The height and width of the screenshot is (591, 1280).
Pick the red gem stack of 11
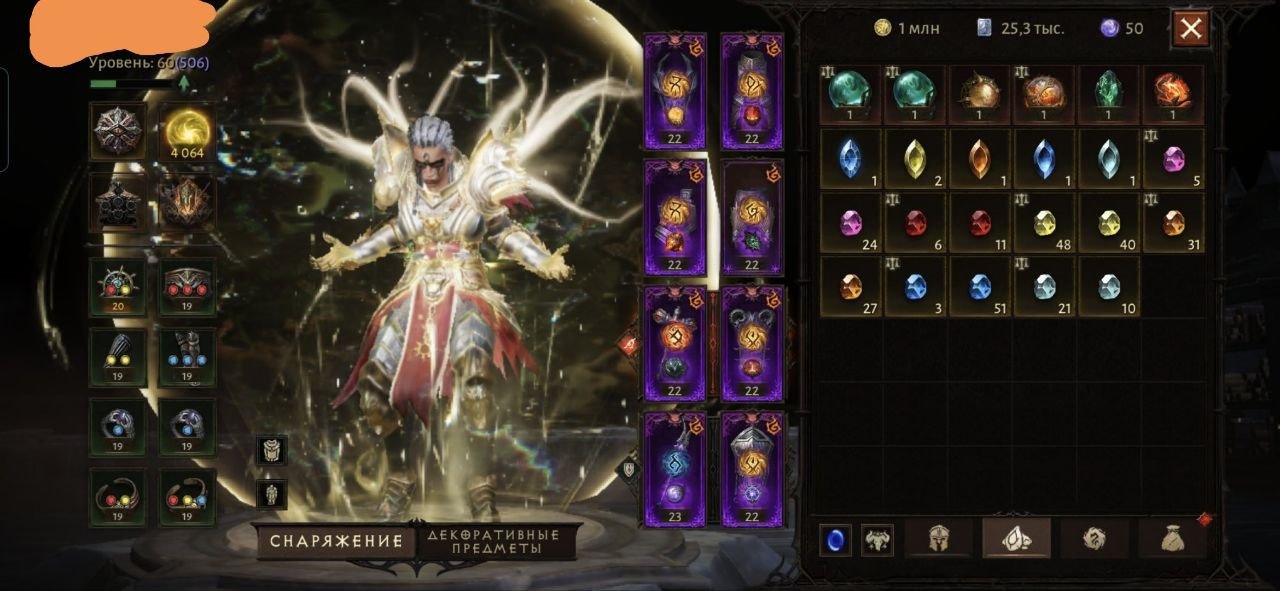coord(979,222)
